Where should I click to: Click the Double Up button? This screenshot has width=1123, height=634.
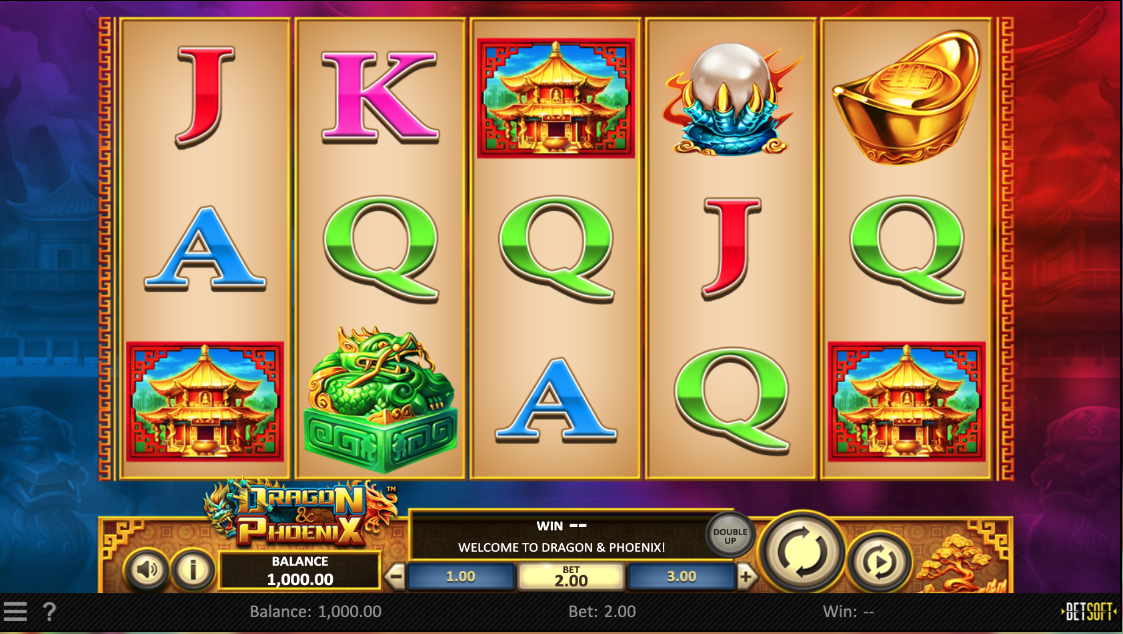(x=730, y=536)
